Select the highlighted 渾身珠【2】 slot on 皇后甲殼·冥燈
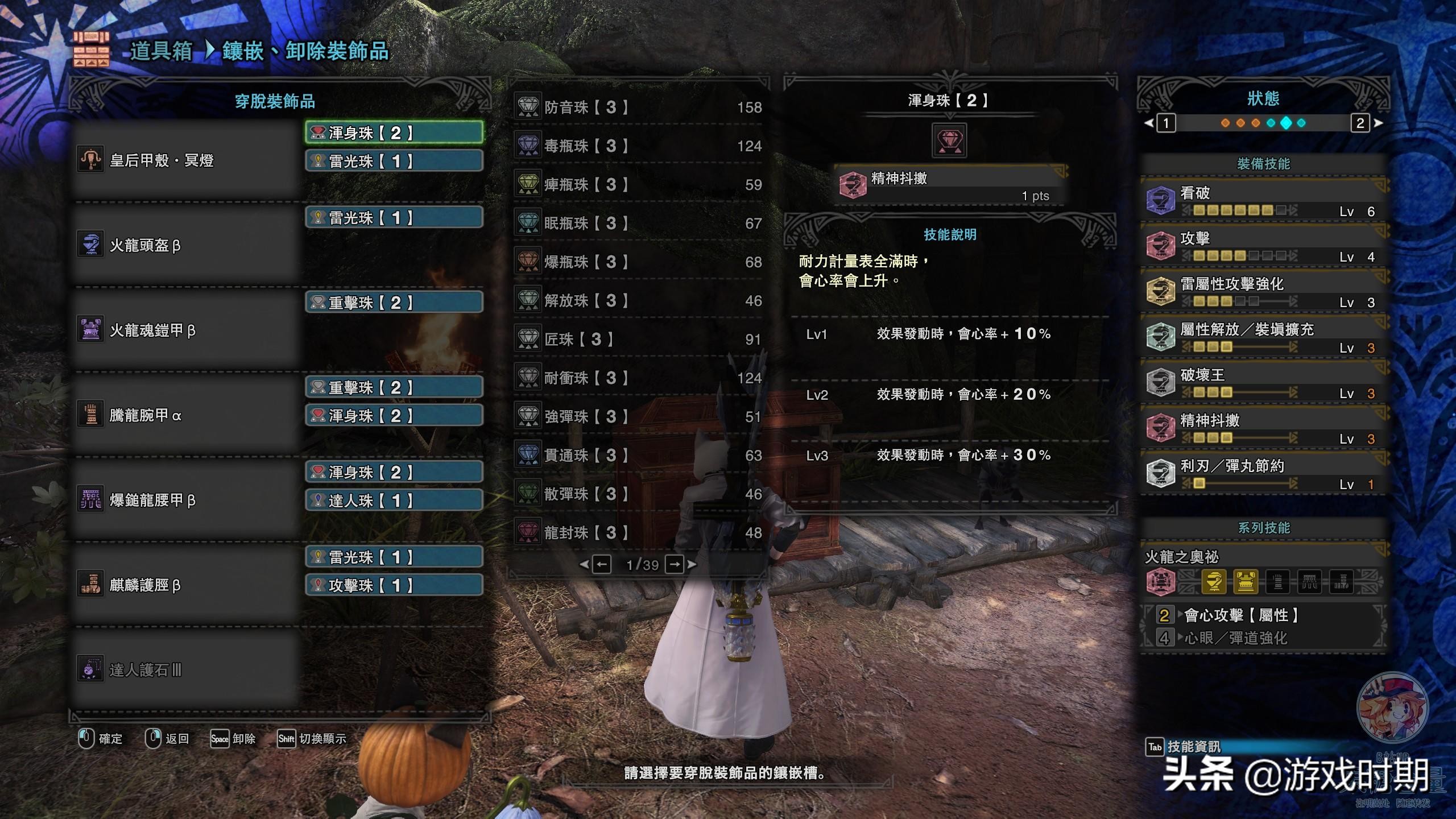 394,133
